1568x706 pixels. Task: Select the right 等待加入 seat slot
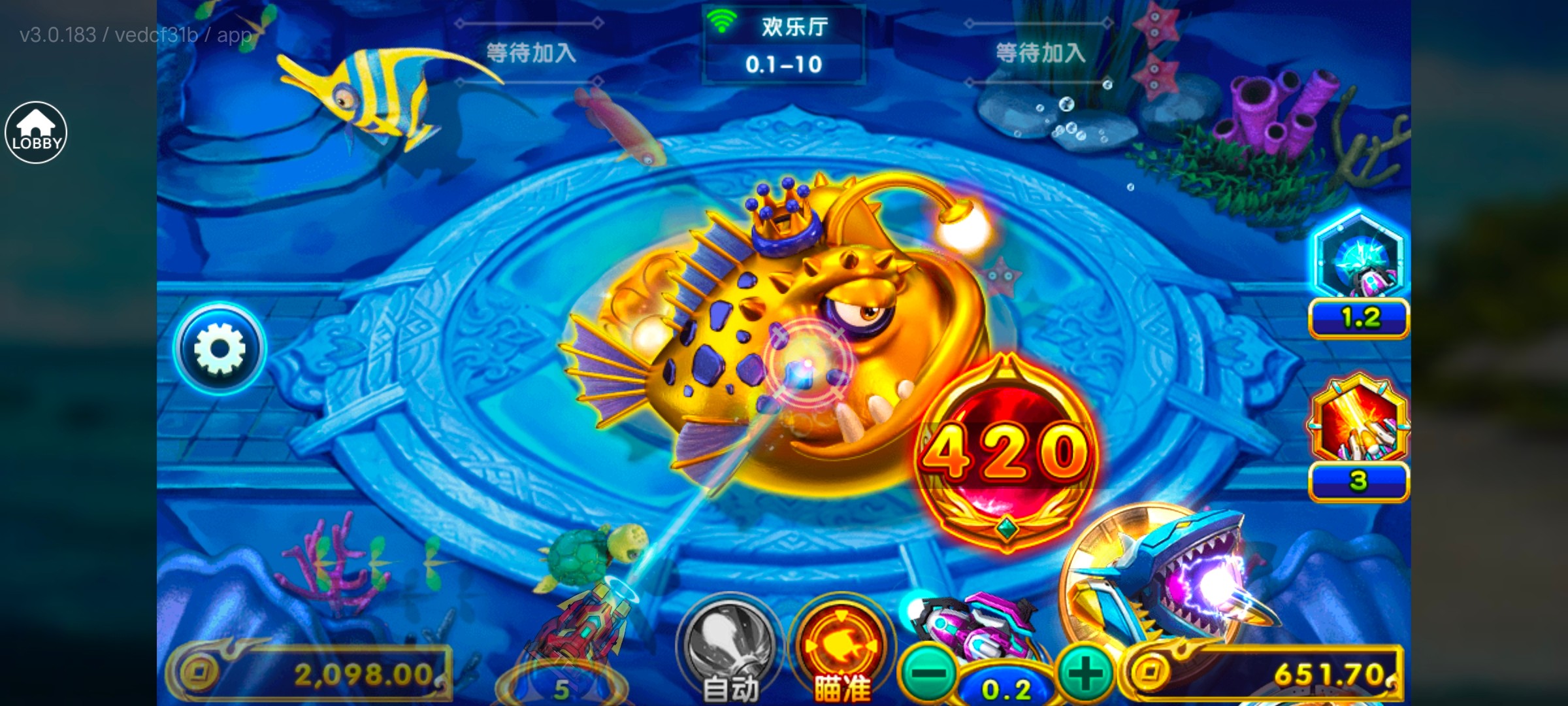pos(1042,52)
